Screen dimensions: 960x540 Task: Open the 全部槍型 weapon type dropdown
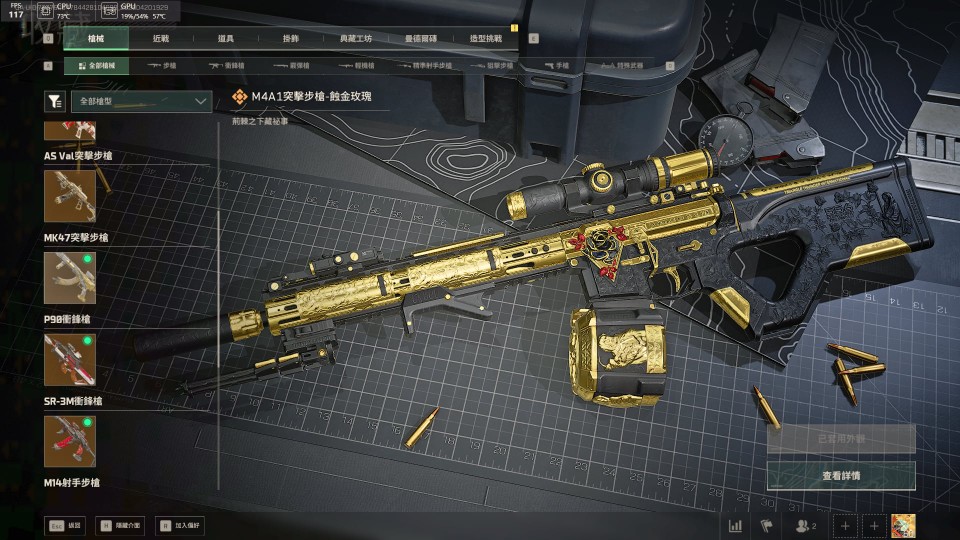(x=141, y=101)
